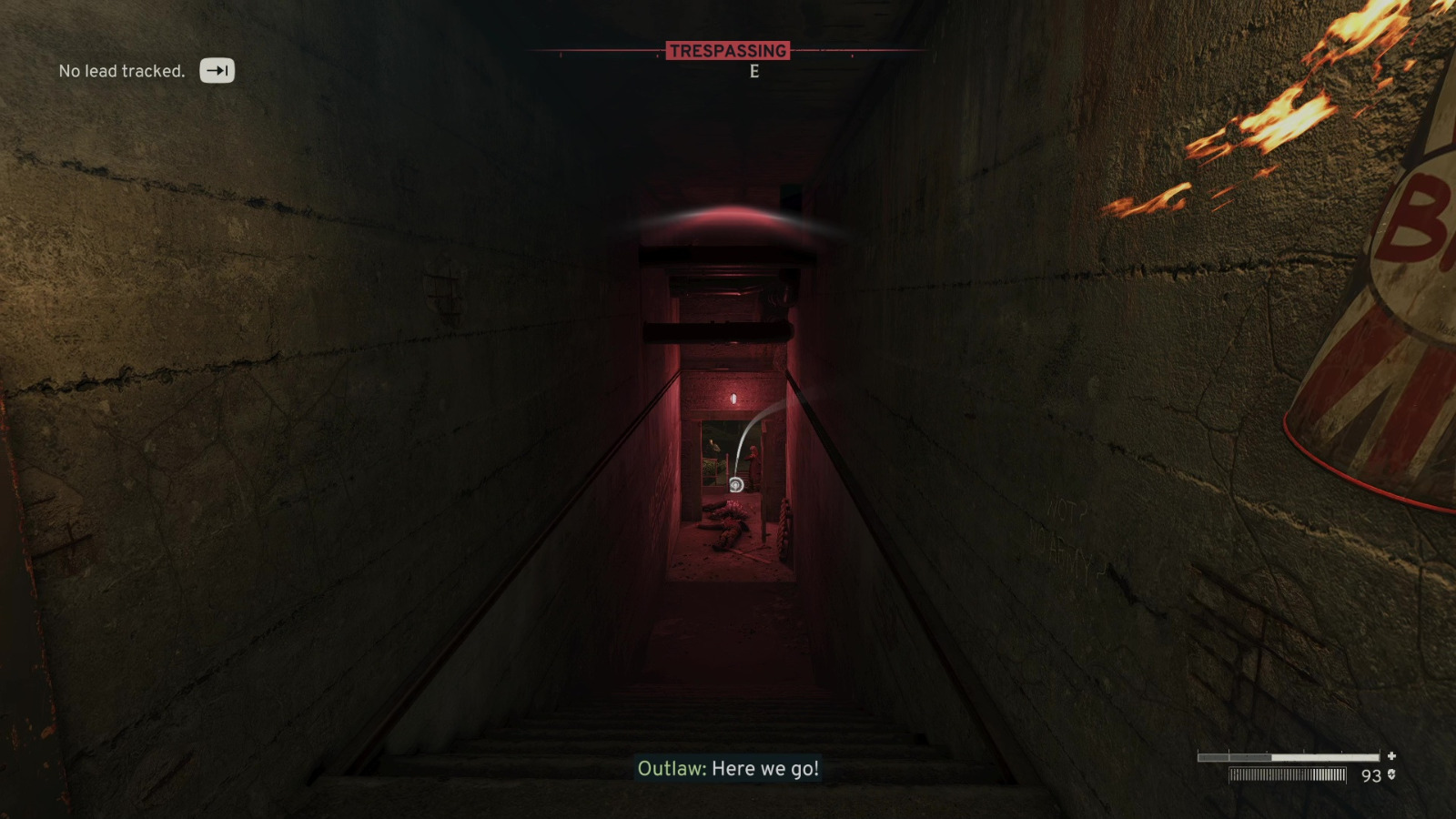This screenshot has width=1456, height=819.
Task: Click the TRESPASSING banner toggle state
Action: point(729,51)
